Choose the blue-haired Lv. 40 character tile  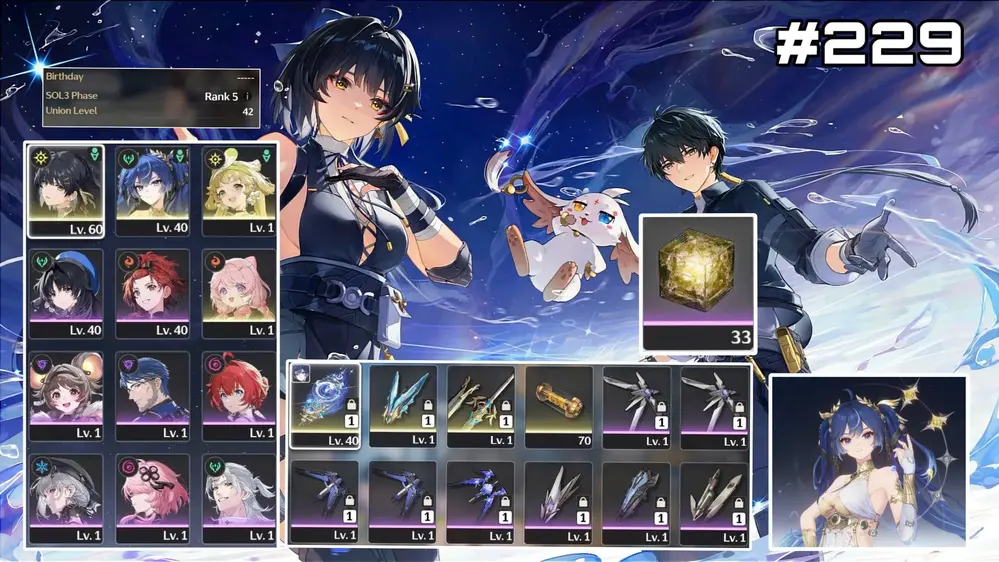click(152, 191)
